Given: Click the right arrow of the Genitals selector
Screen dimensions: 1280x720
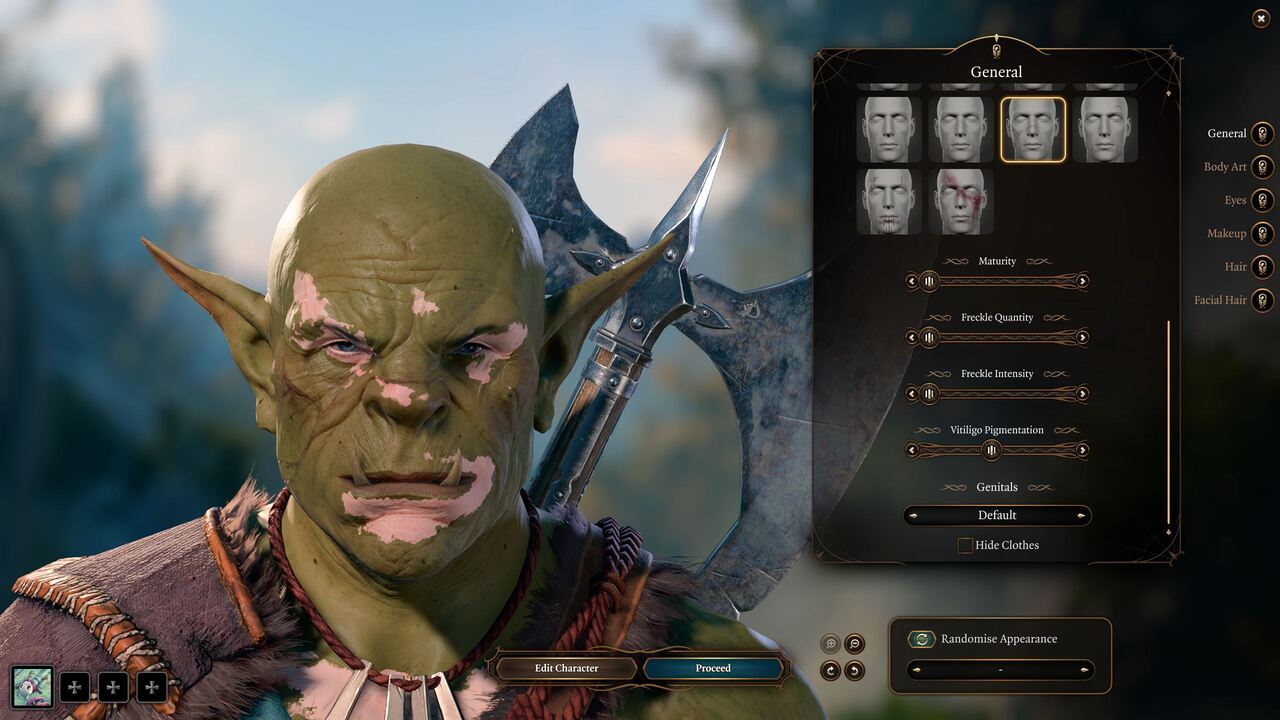Looking at the screenshot, I should point(1081,515).
